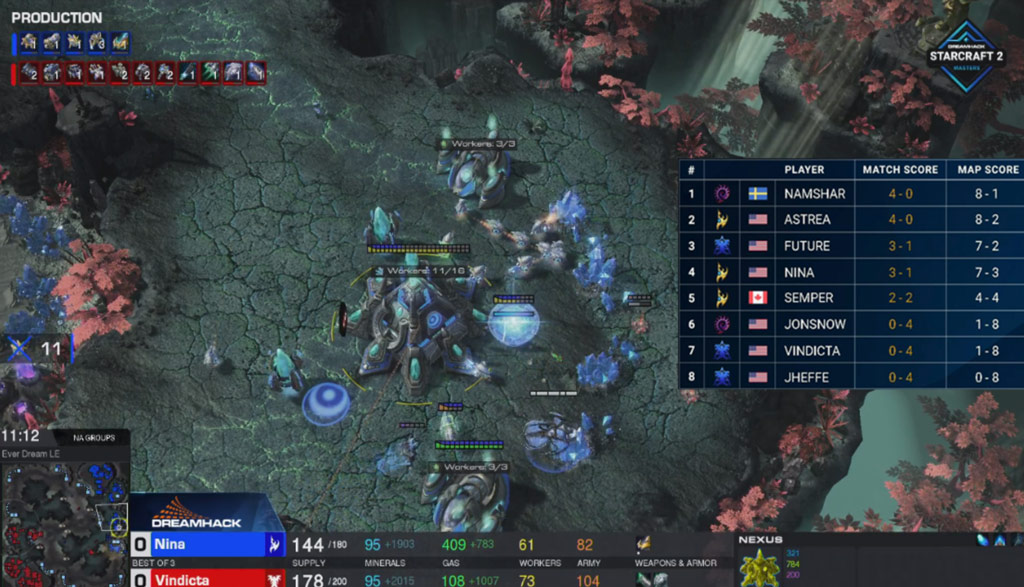1024x587 pixels.
Task: Click the Match Score column header
Action: (900, 170)
